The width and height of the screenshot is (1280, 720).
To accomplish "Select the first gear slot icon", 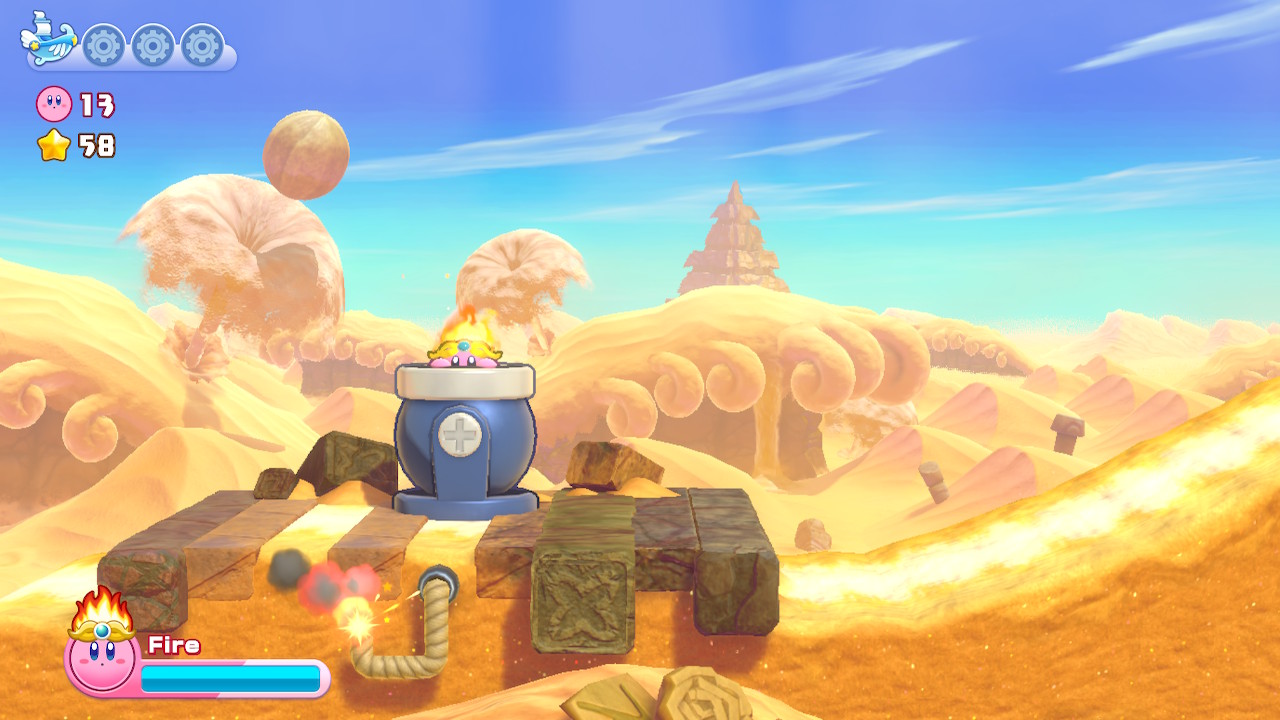I will 104,44.
